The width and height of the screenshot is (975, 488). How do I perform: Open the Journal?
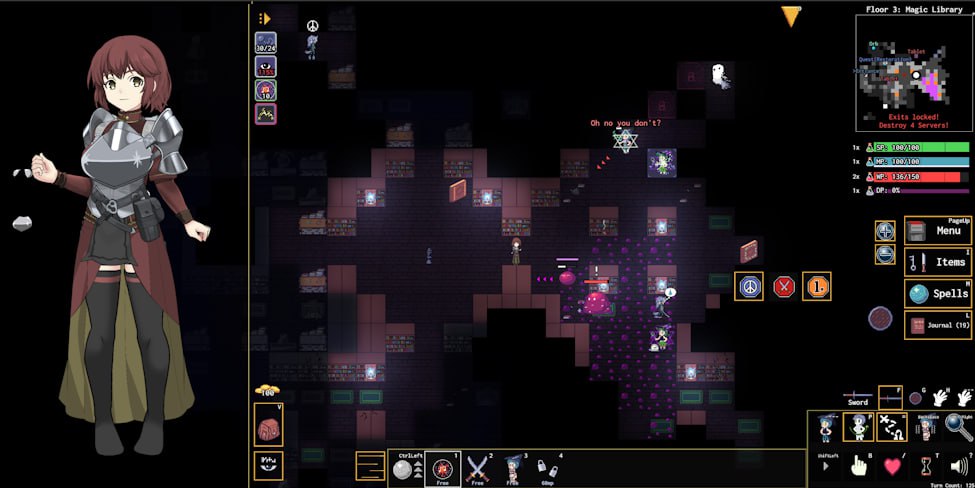click(937, 324)
